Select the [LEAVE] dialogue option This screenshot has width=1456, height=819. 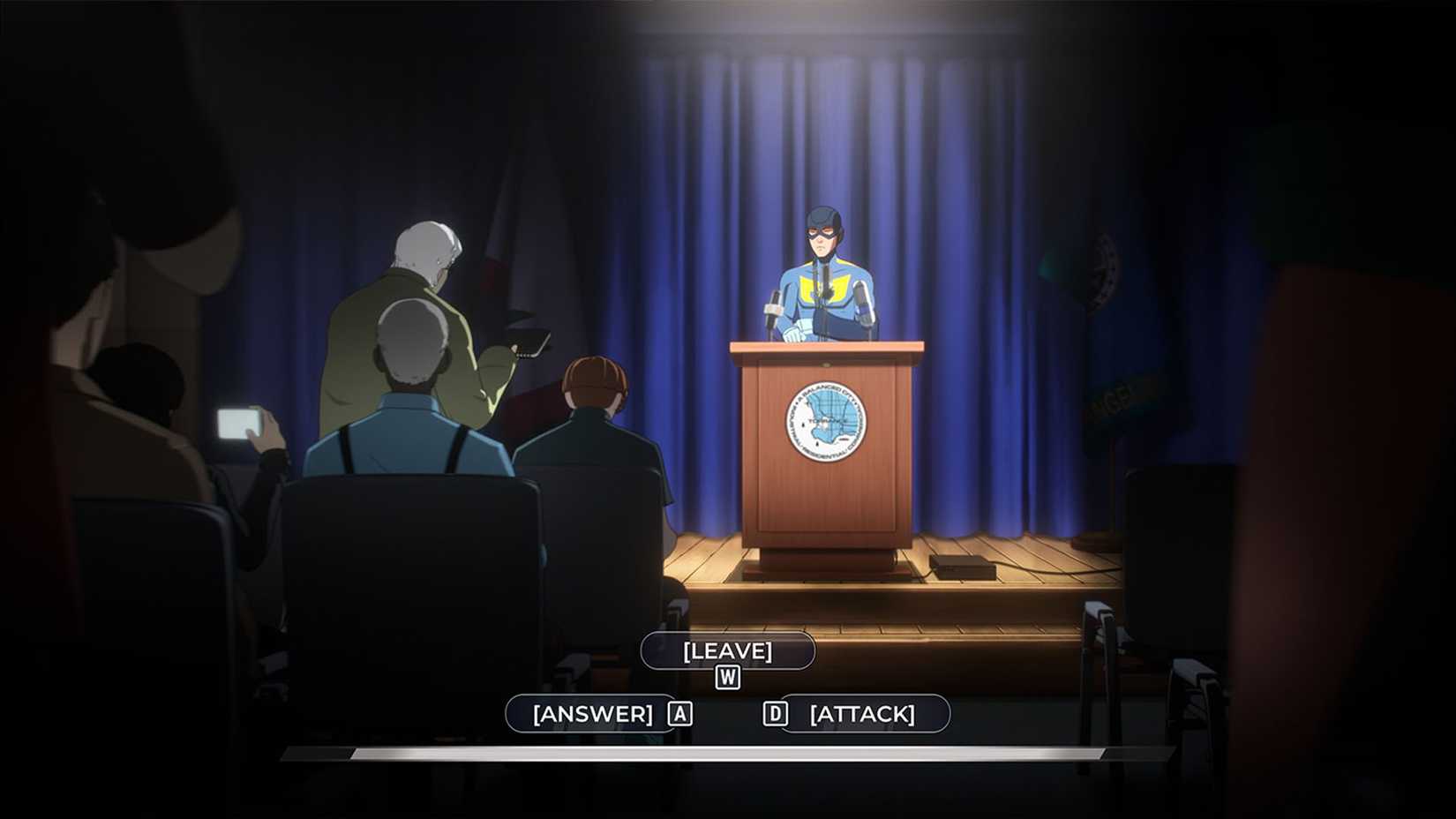coord(727,651)
